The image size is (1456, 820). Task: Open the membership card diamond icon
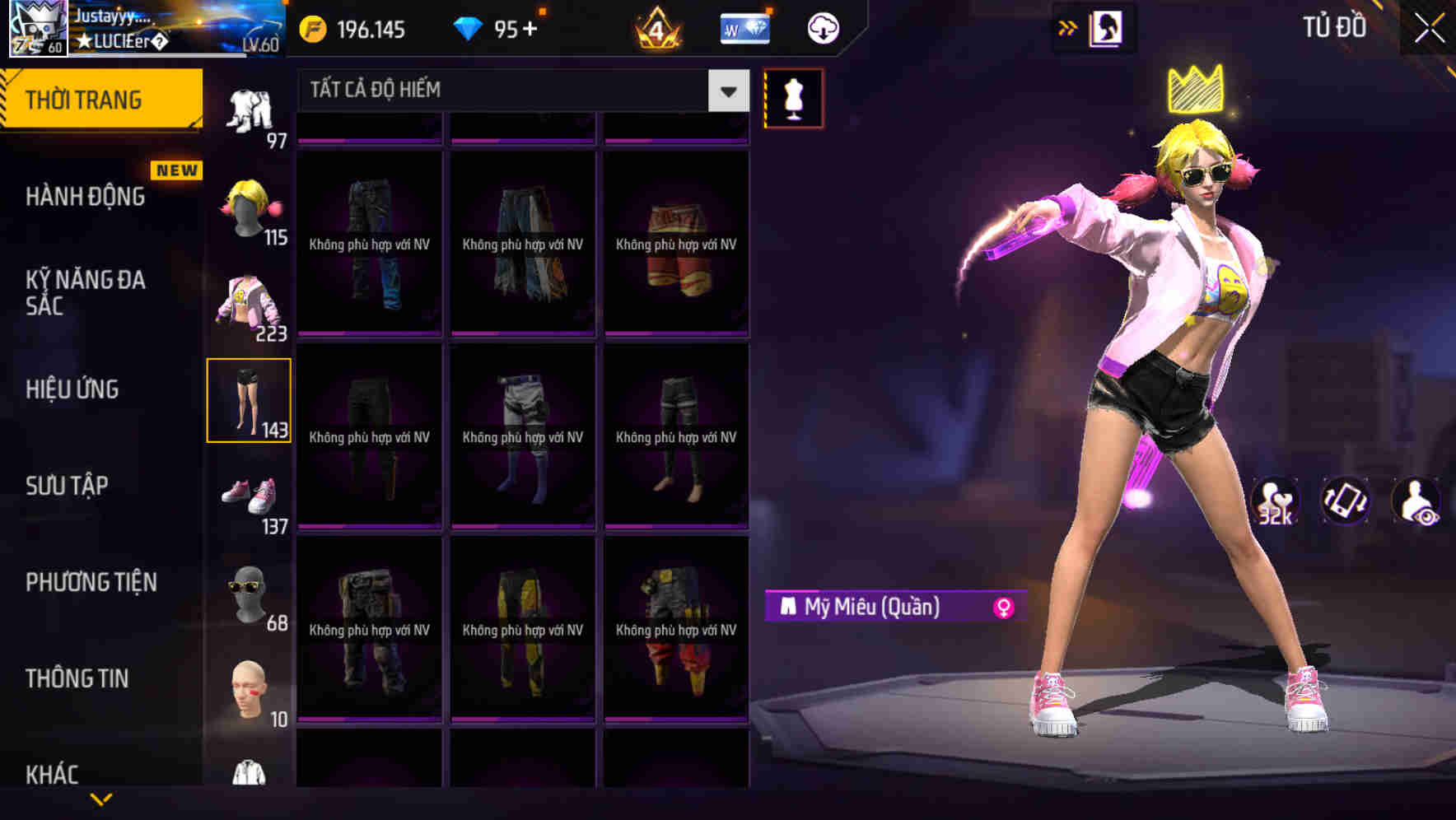tap(745, 27)
